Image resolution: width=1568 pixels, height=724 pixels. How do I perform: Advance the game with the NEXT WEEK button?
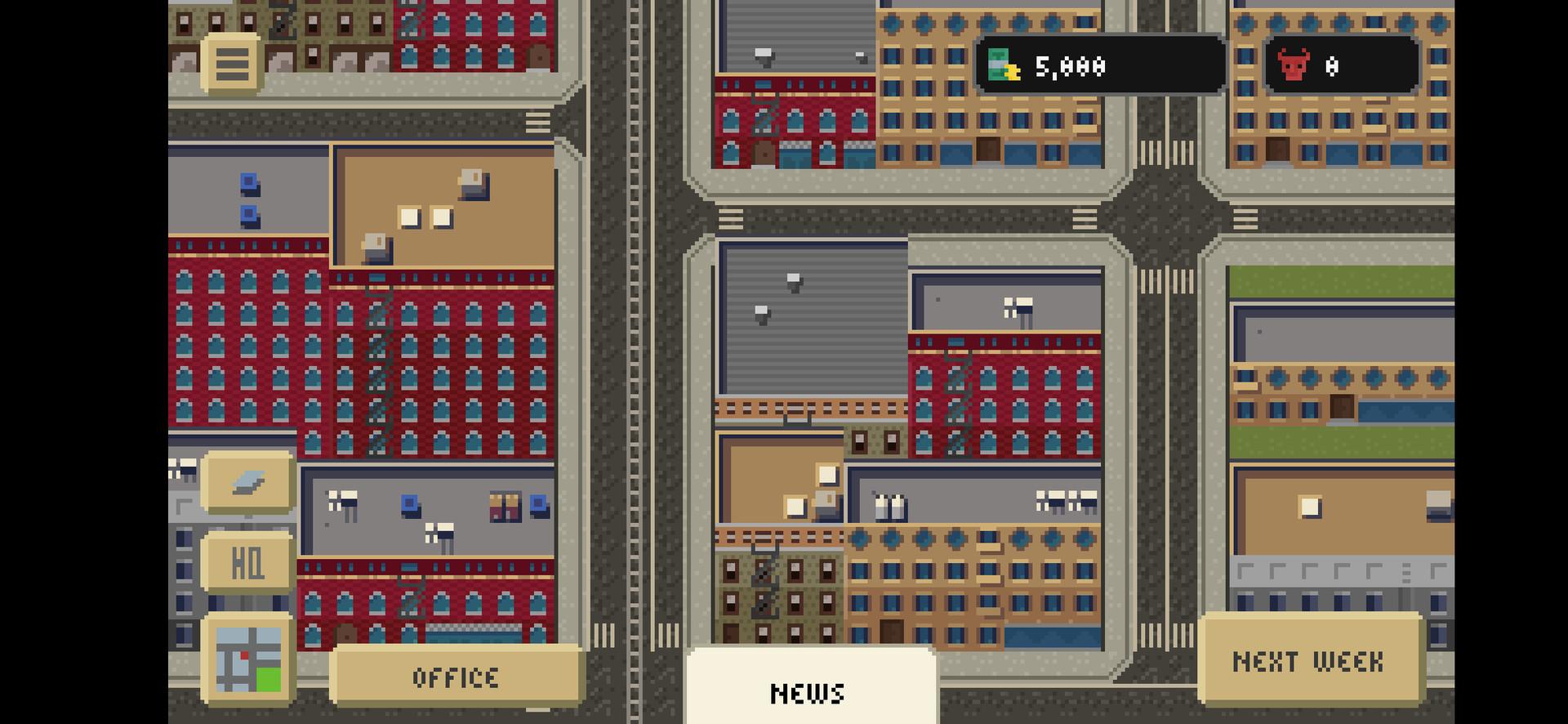tap(1309, 660)
